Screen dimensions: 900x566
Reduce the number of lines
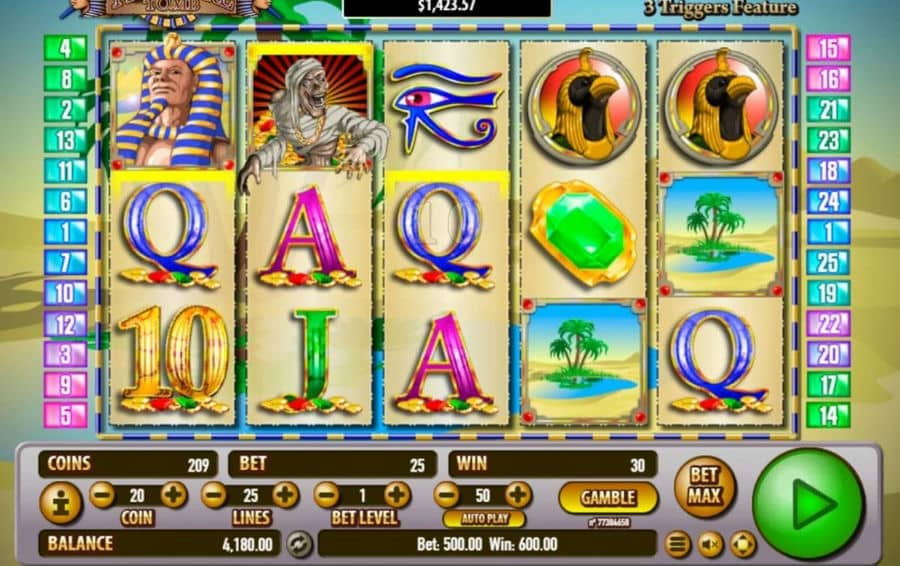[214, 494]
